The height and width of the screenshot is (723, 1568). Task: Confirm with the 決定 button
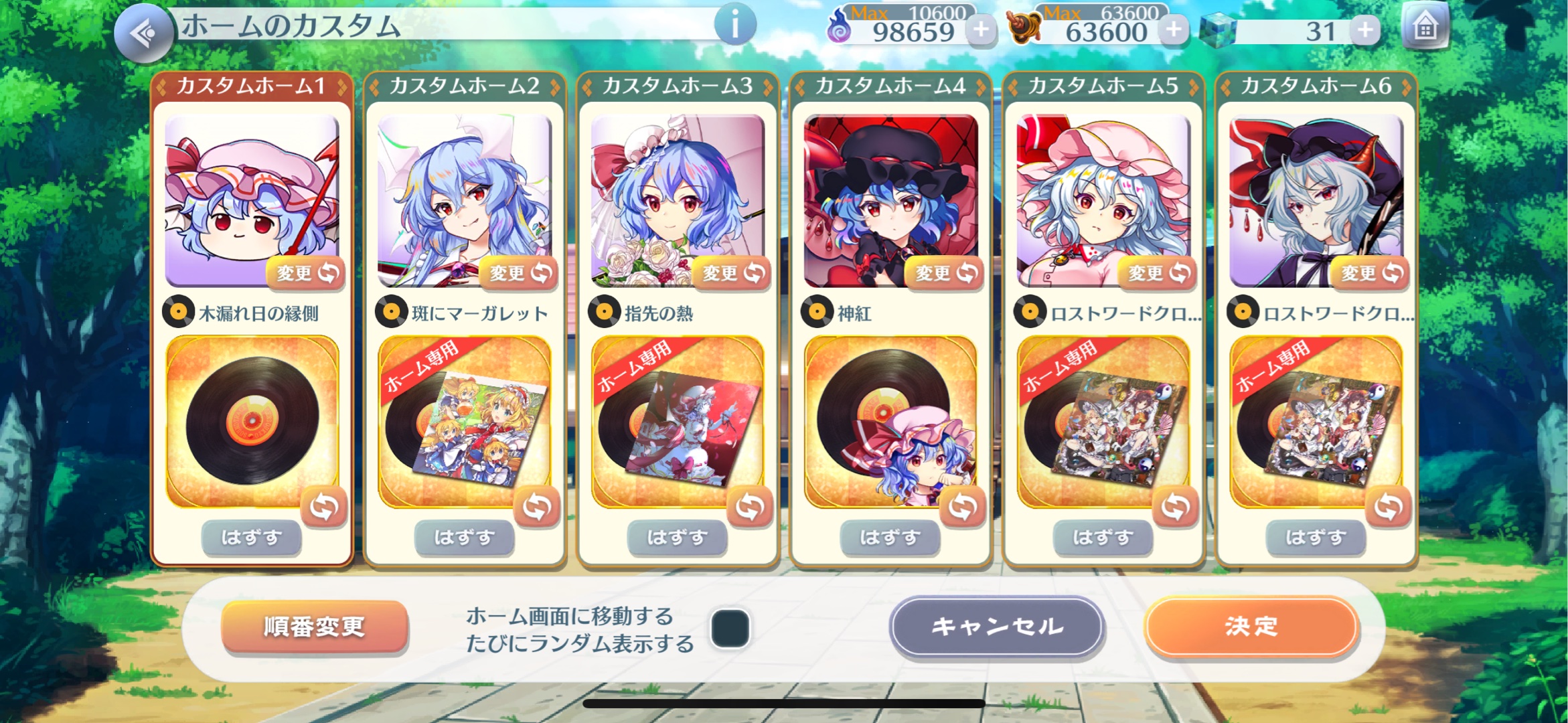pyautogui.click(x=1251, y=627)
